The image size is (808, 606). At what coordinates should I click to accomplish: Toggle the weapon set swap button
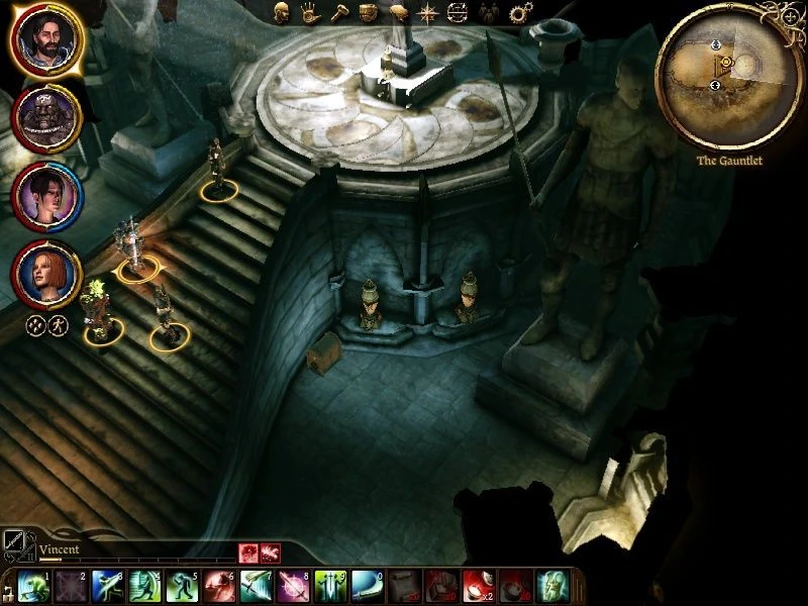(x=17, y=545)
